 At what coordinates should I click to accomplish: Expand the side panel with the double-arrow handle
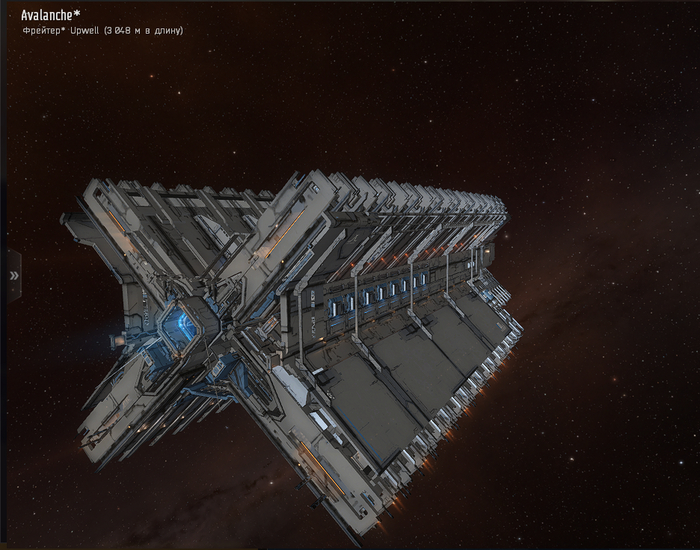13,275
